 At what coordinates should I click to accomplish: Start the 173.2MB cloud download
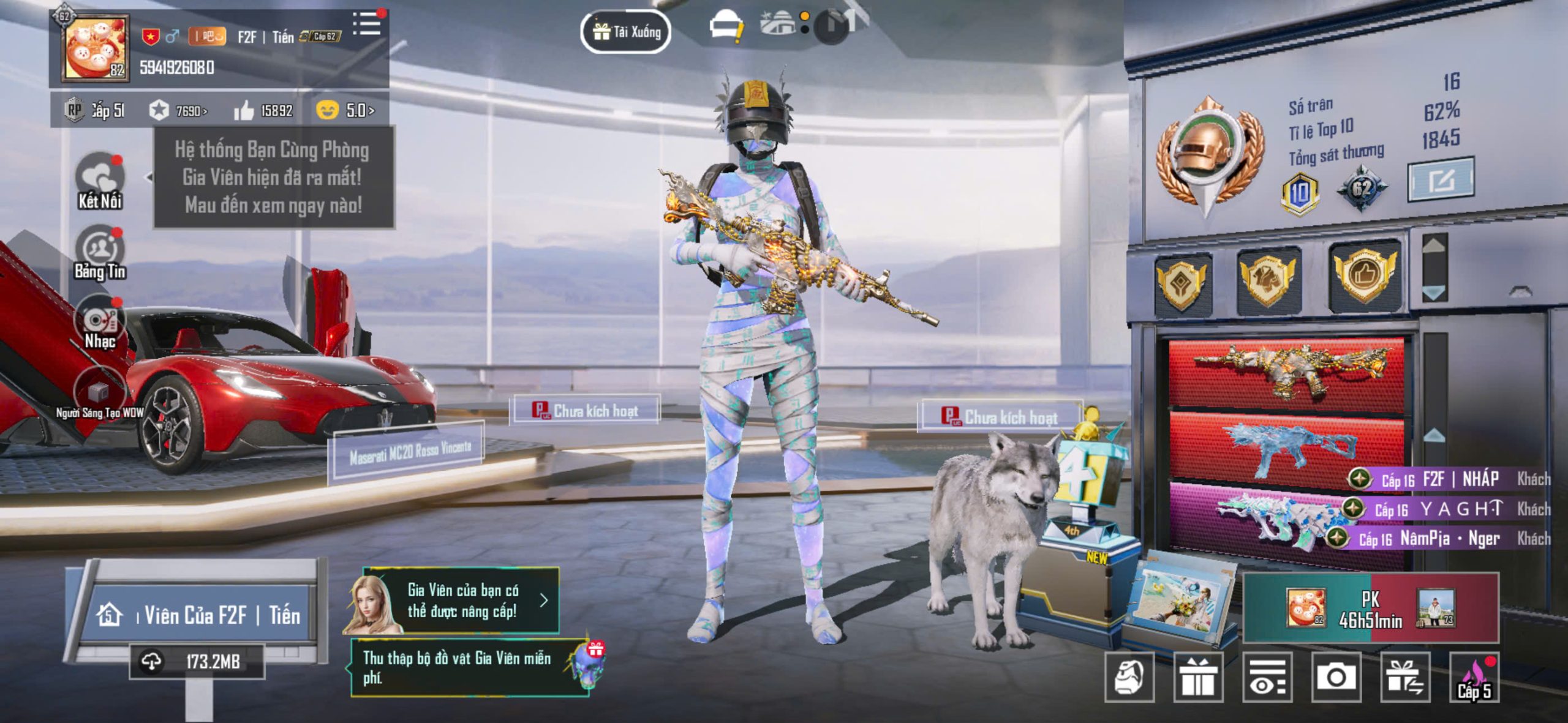[197, 661]
